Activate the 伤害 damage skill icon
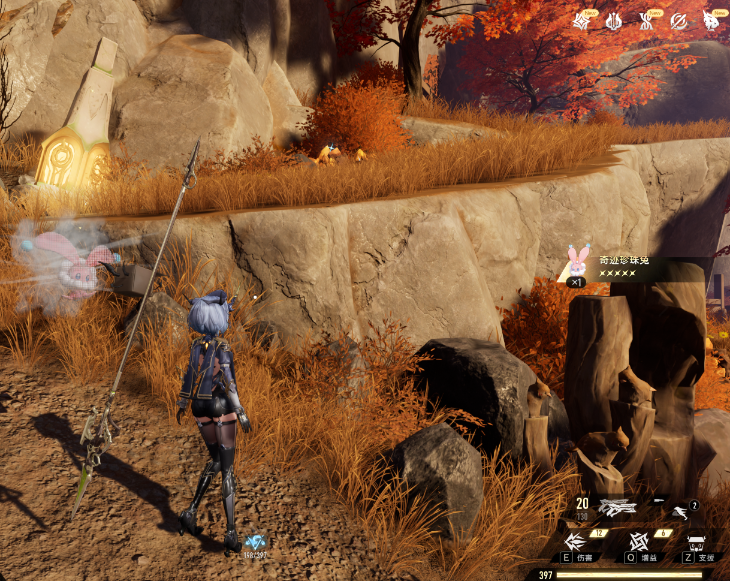 tap(577, 542)
